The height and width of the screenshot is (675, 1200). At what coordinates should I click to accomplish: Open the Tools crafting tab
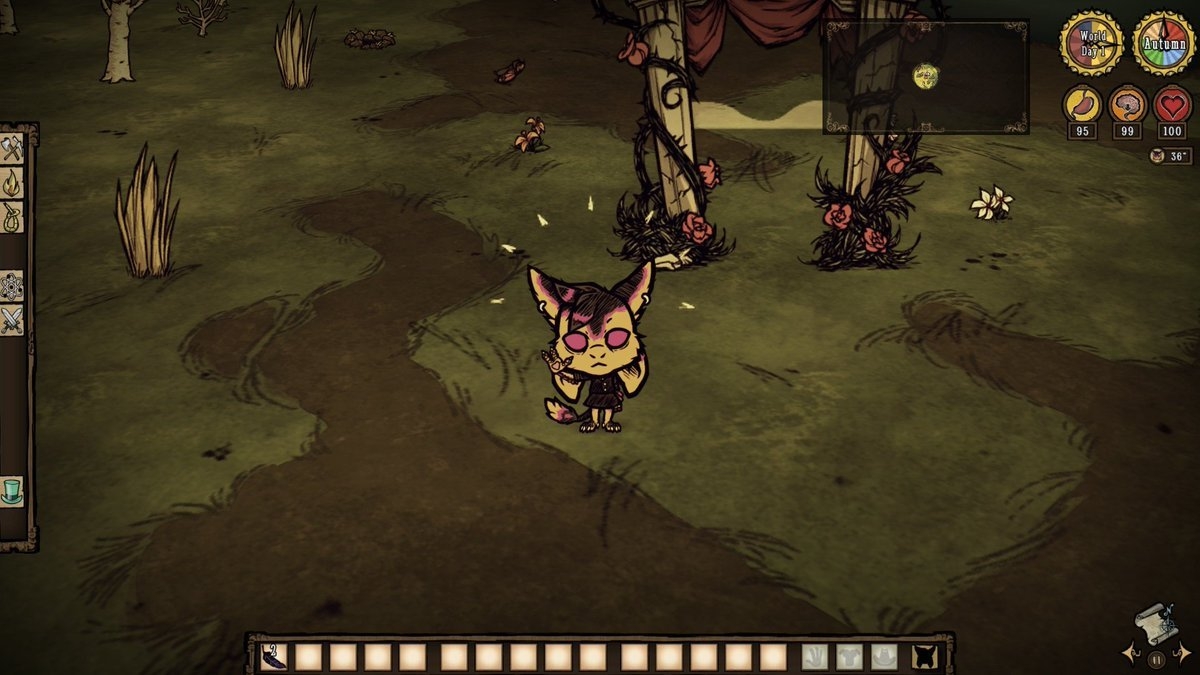(12, 149)
